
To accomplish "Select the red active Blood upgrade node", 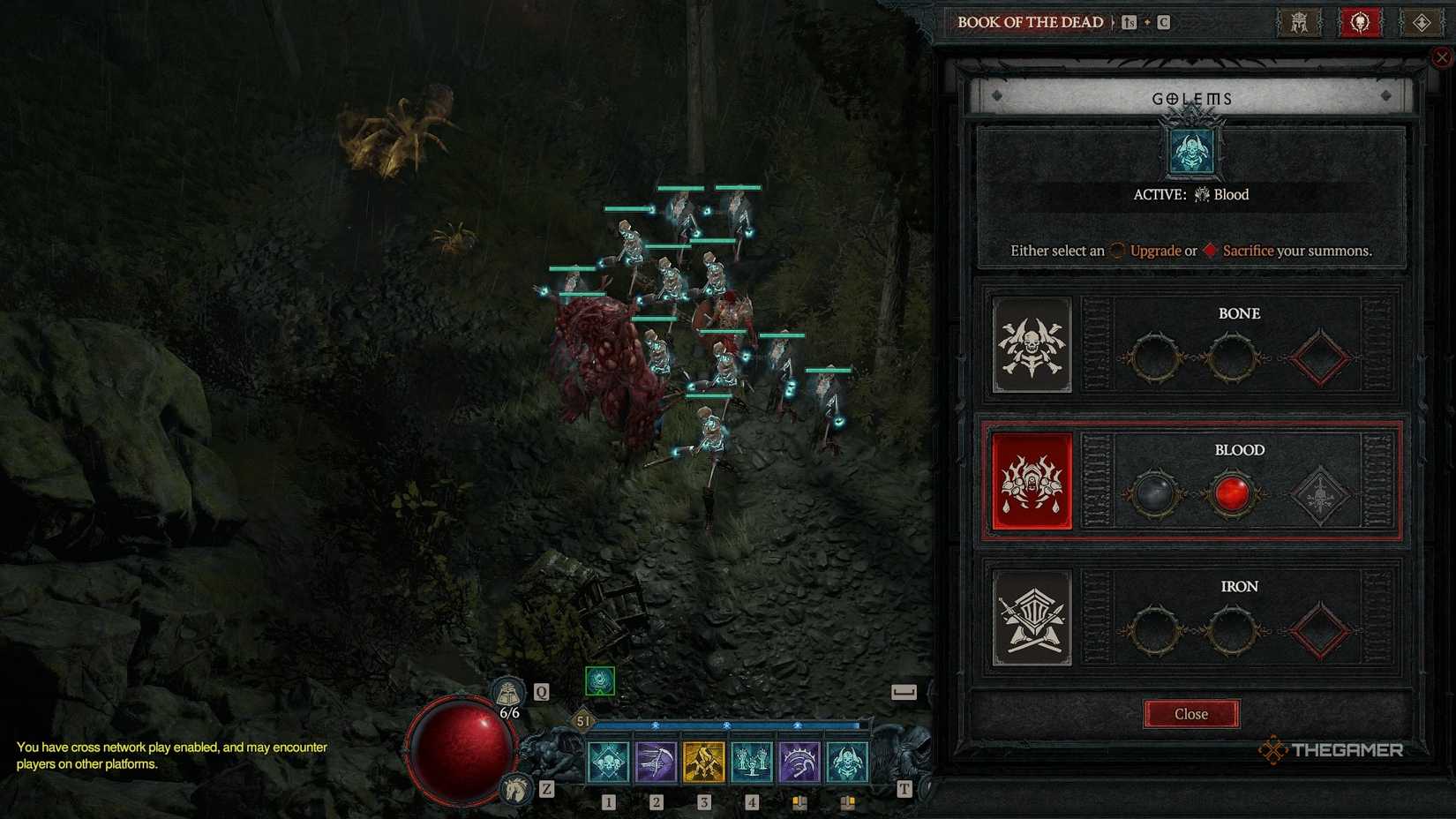I will [x=1233, y=493].
